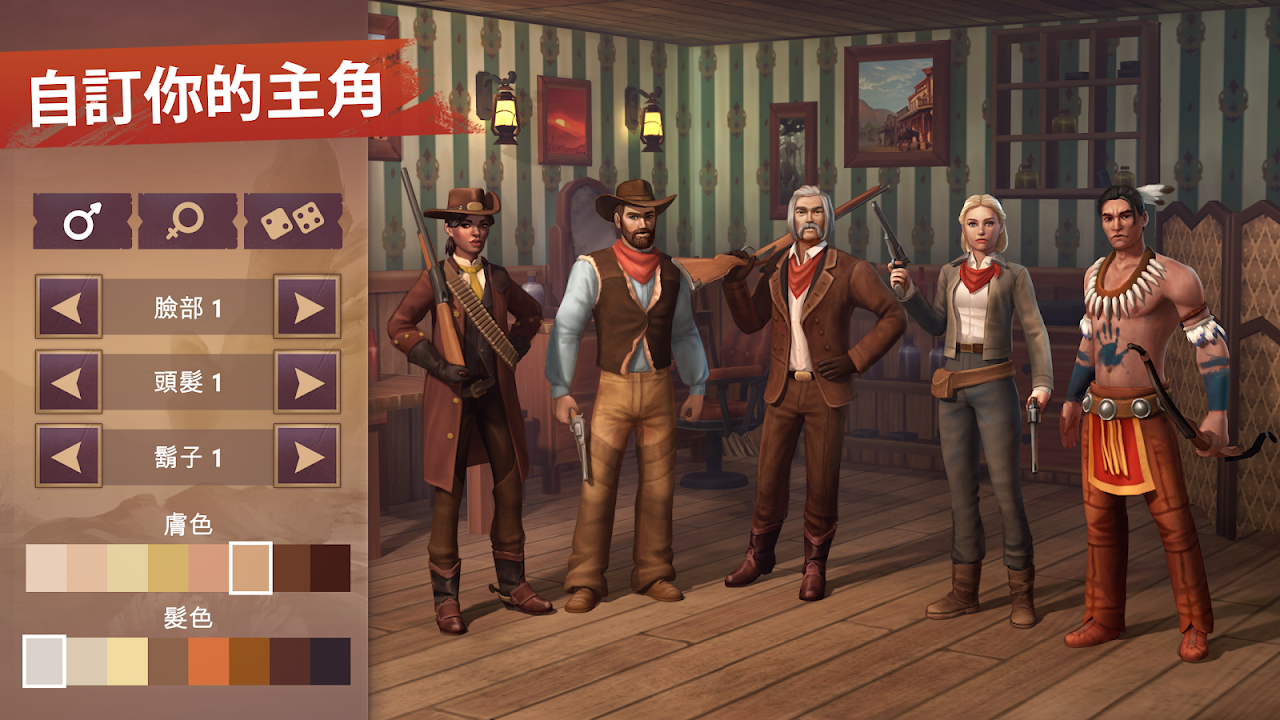Select the female gender button

pyautogui.click(x=187, y=221)
